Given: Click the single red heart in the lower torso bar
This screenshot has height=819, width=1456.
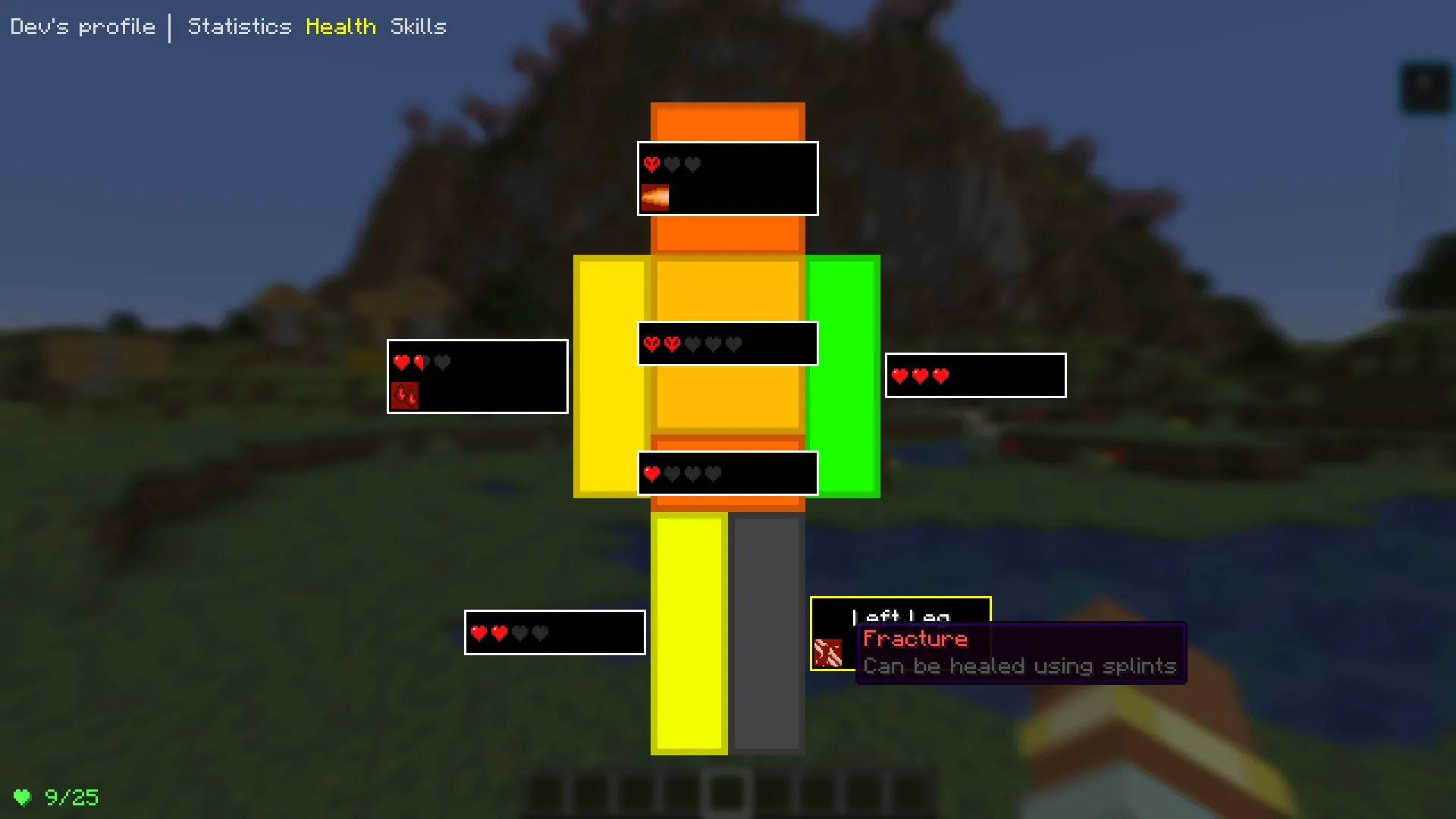Looking at the screenshot, I should point(651,473).
